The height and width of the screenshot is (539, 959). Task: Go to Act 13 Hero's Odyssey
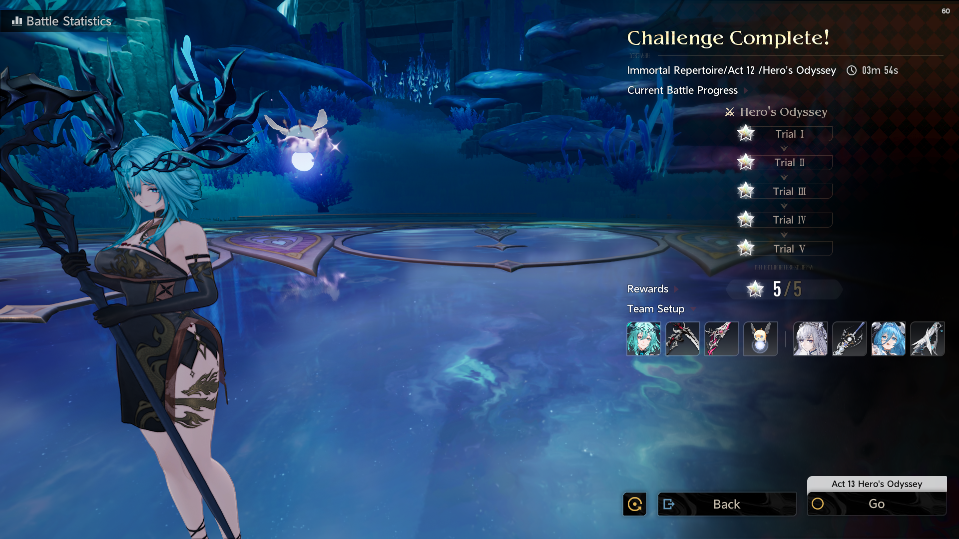pyautogui.click(x=876, y=504)
